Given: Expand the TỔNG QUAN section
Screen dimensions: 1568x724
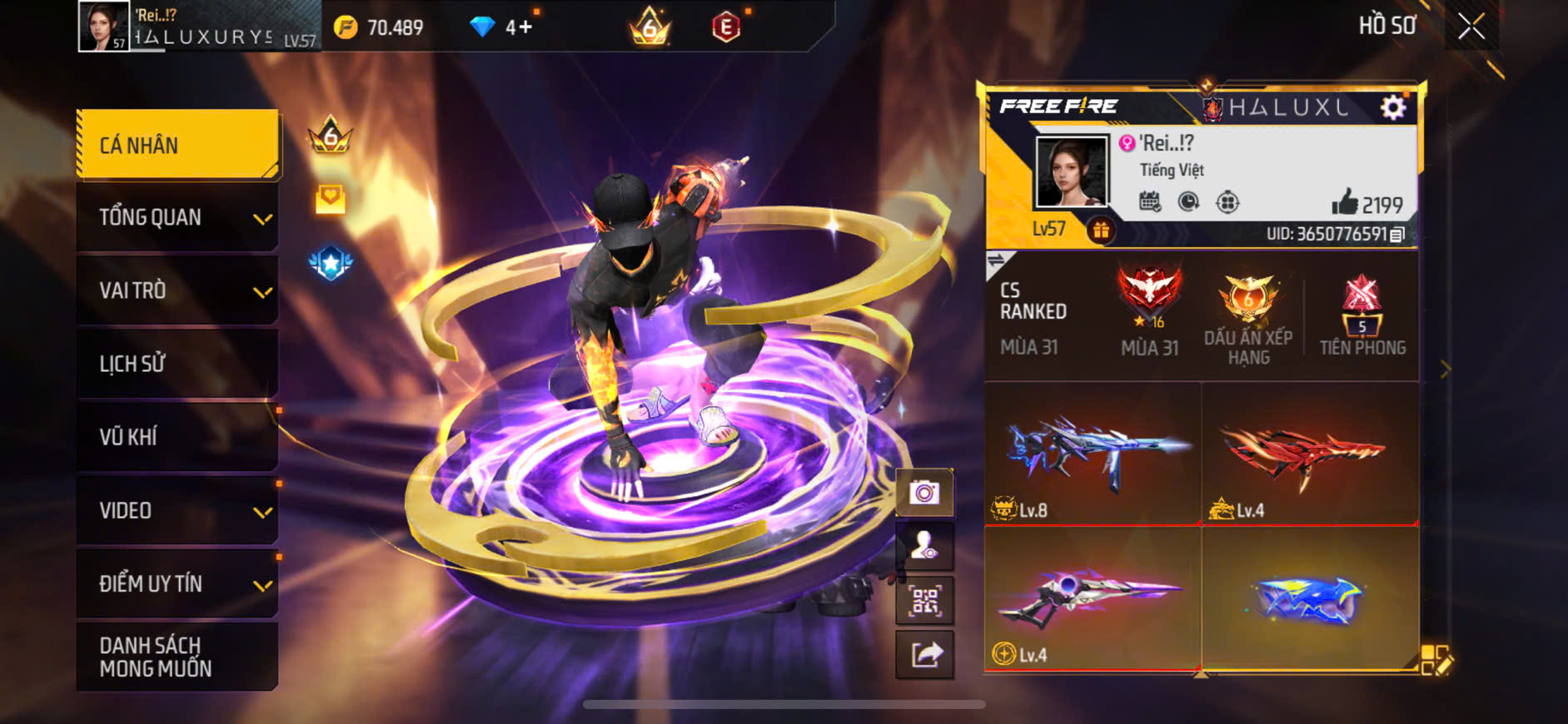Looking at the screenshot, I should click(177, 217).
